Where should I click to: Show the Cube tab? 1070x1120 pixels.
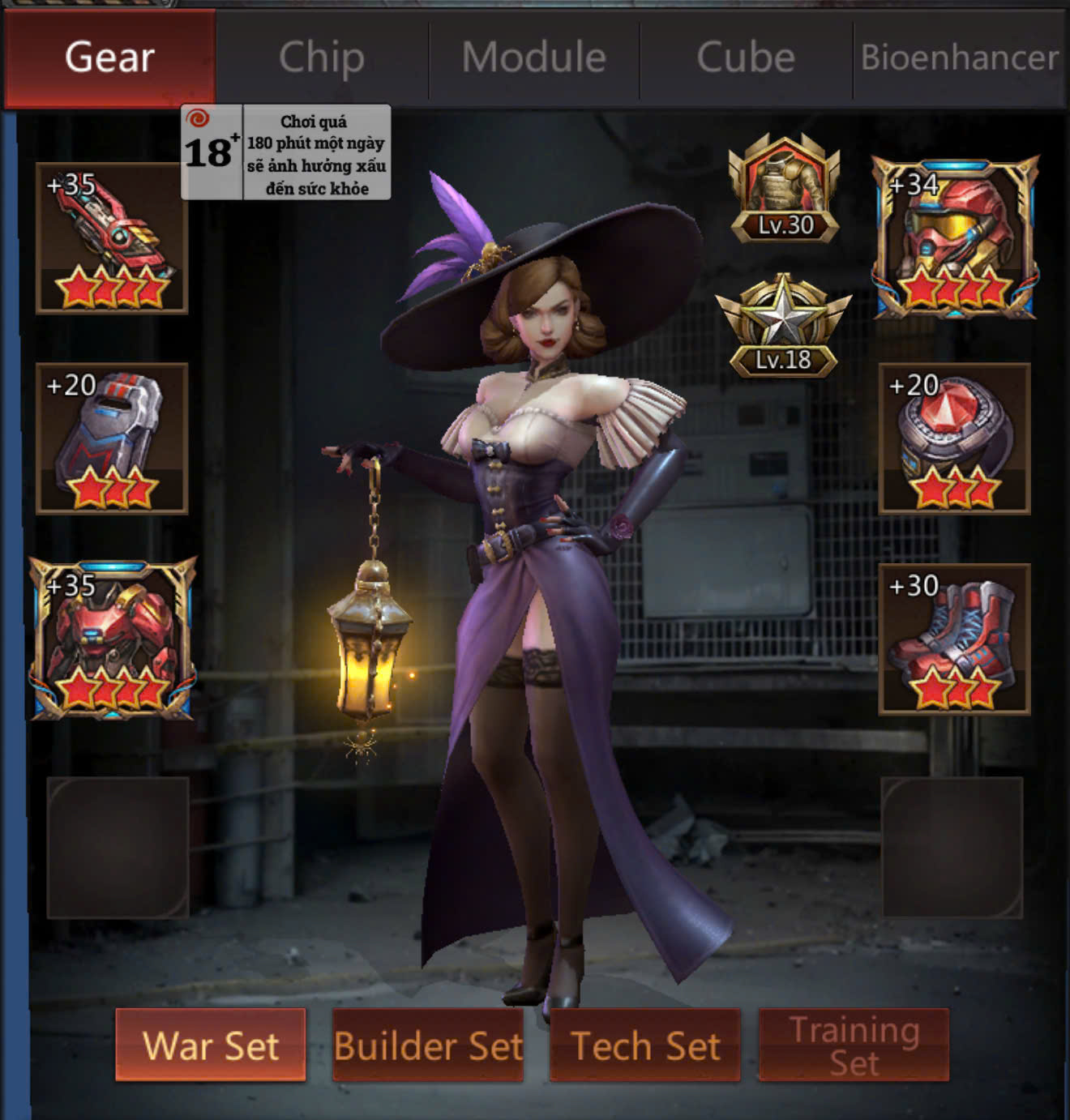(x=746, y=58)
